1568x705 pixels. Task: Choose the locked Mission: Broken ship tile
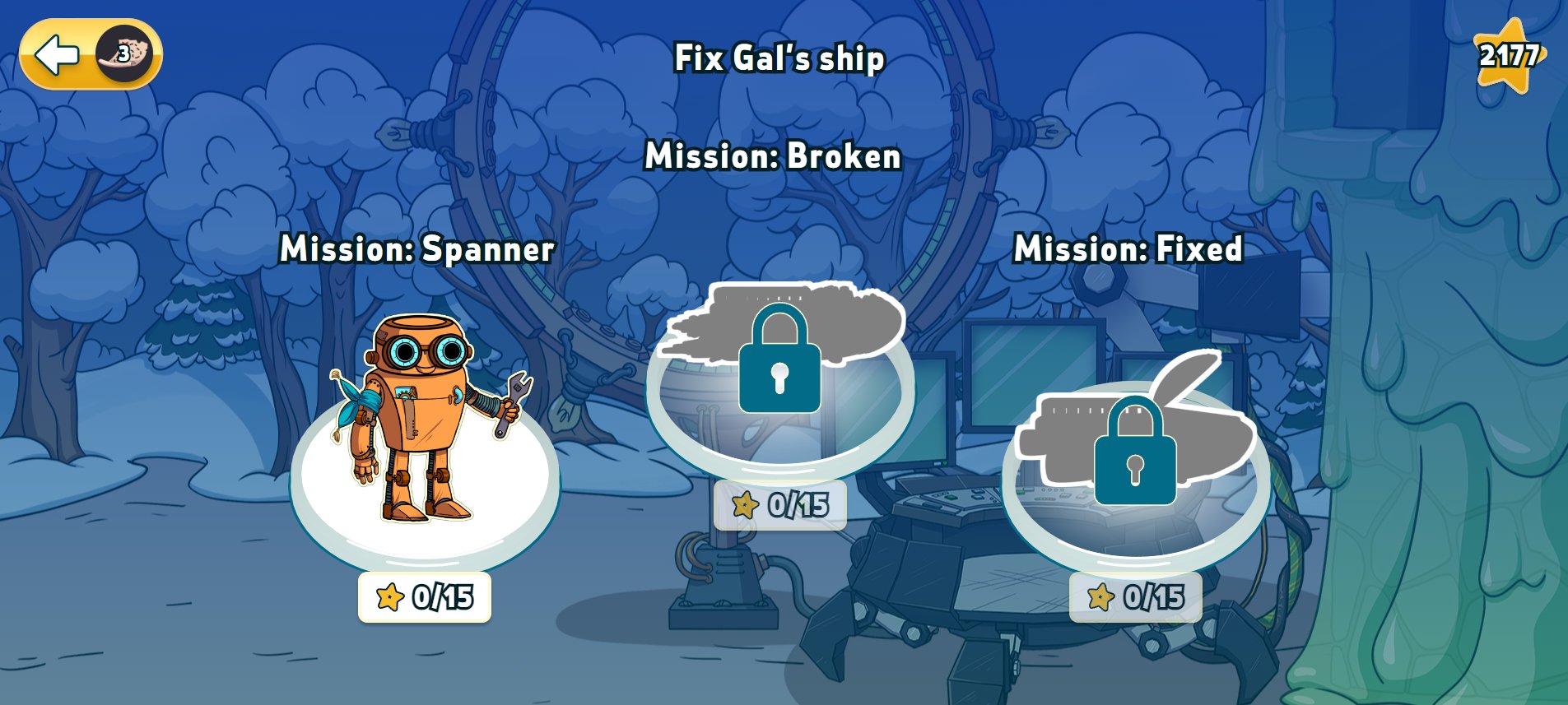[779, 370]
